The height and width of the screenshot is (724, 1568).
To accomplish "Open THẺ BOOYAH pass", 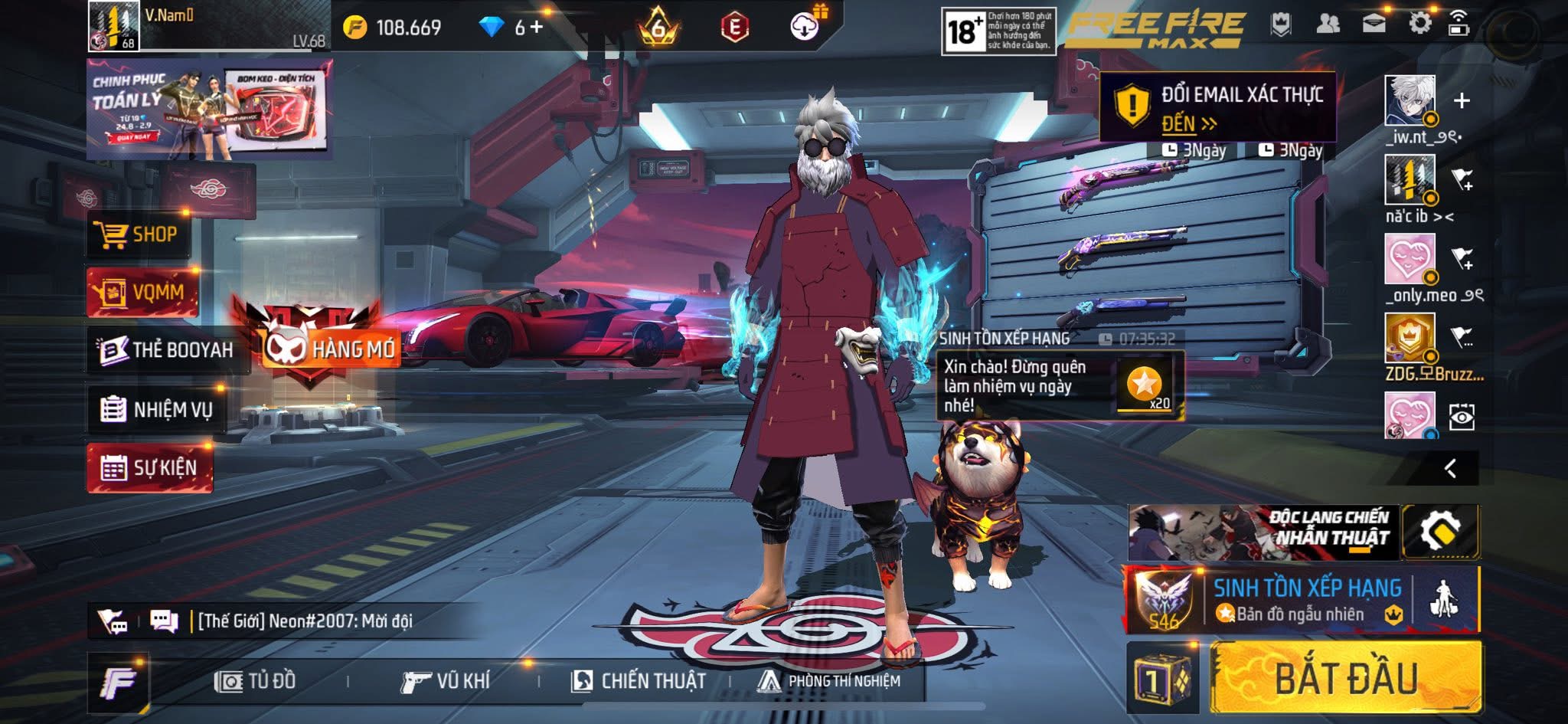I will pyautogui.click(x=167, y=350).
